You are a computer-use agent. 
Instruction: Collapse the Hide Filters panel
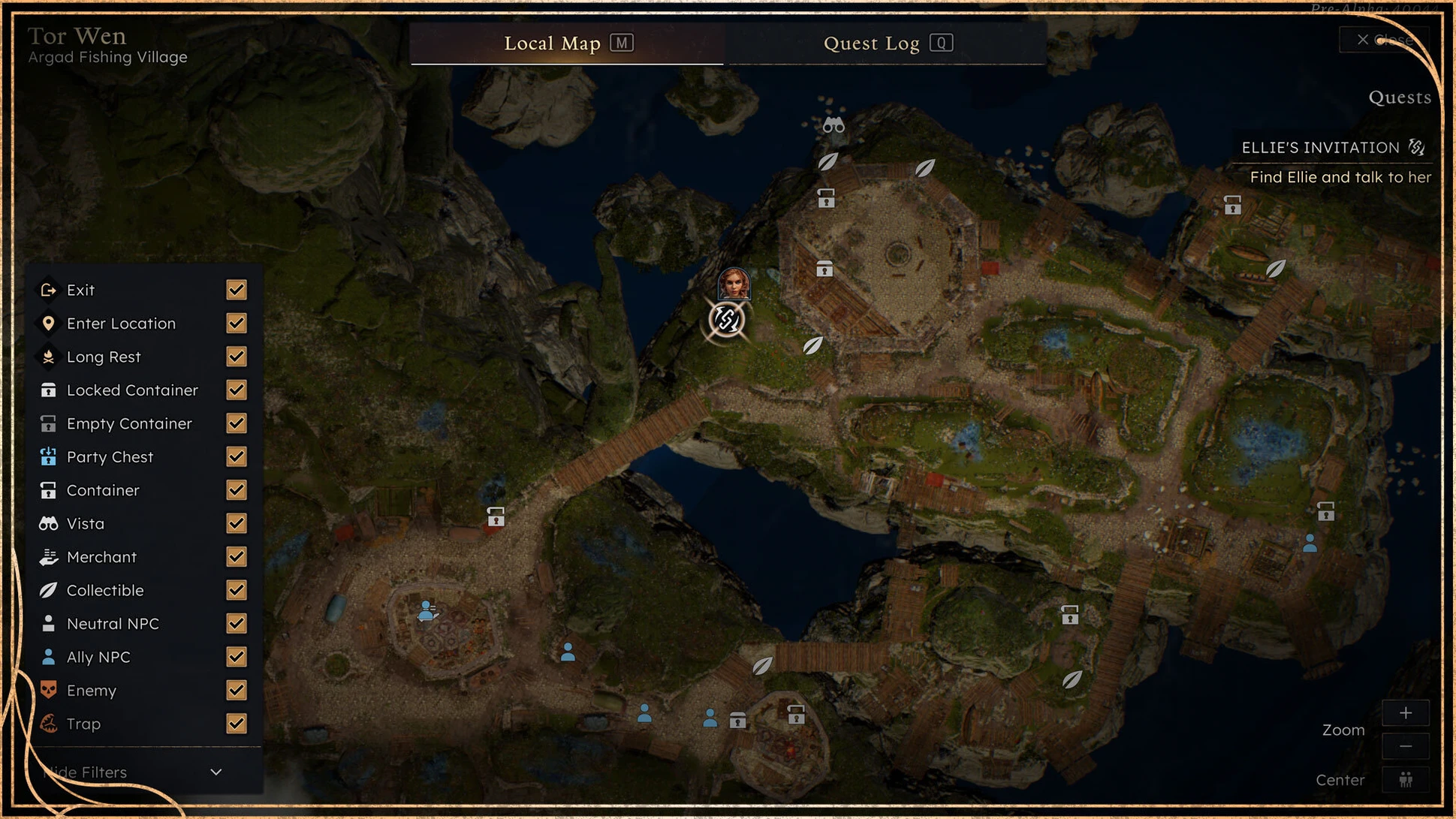[x=216, y=772]
